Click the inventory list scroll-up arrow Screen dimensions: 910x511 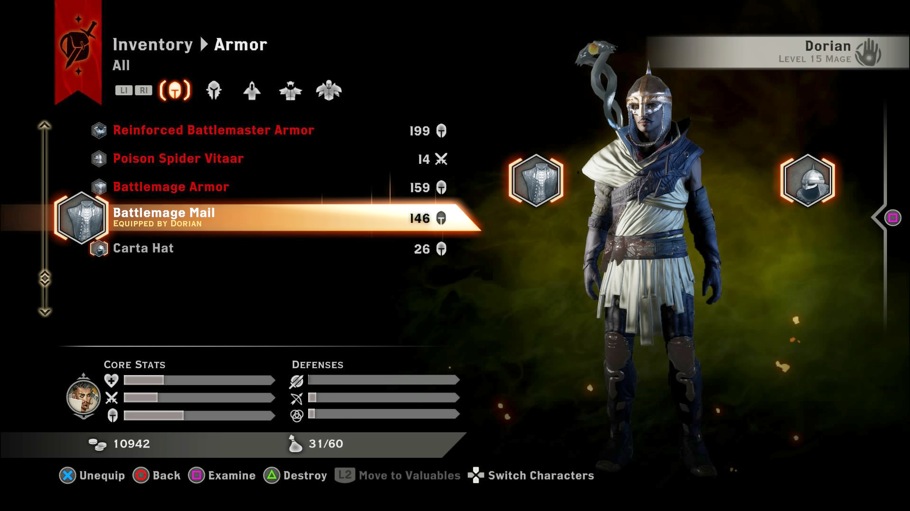coord(44,126)
